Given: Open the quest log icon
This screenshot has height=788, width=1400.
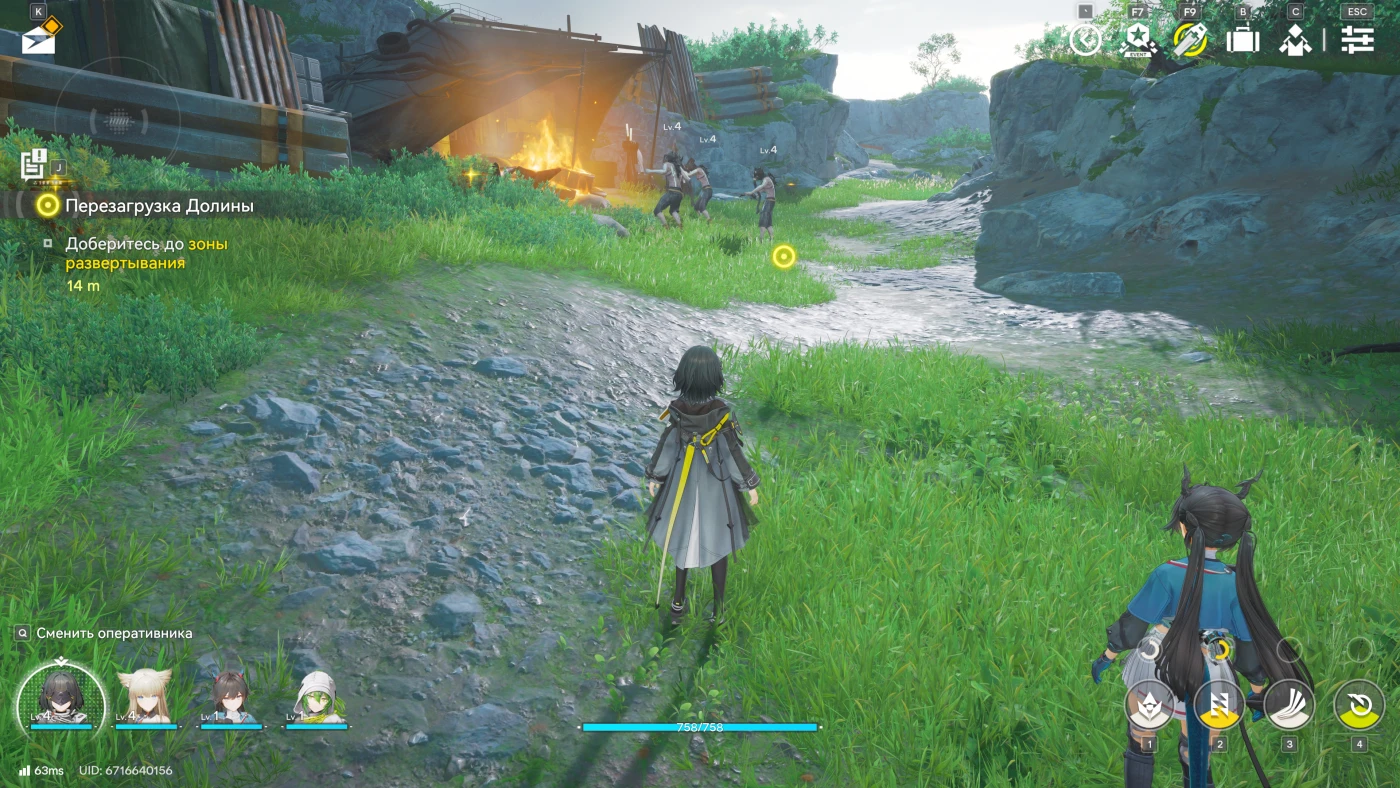Looking at the screenshot, I should [x=33, y=163].
